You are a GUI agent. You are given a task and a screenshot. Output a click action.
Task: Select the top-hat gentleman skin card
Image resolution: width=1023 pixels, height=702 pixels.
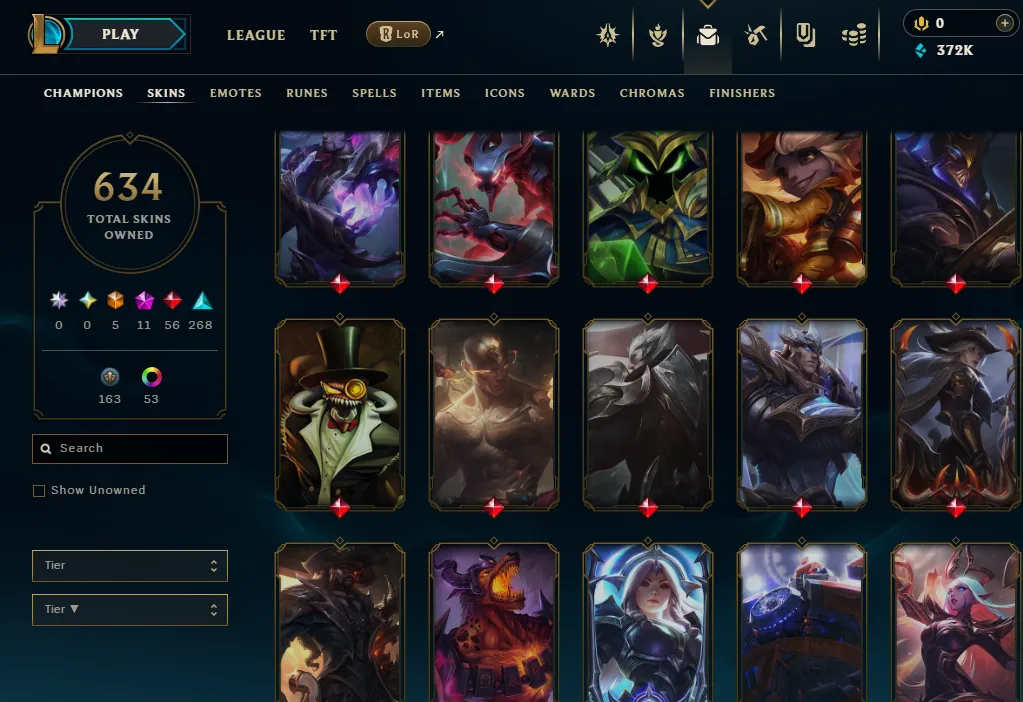[340, 412]
